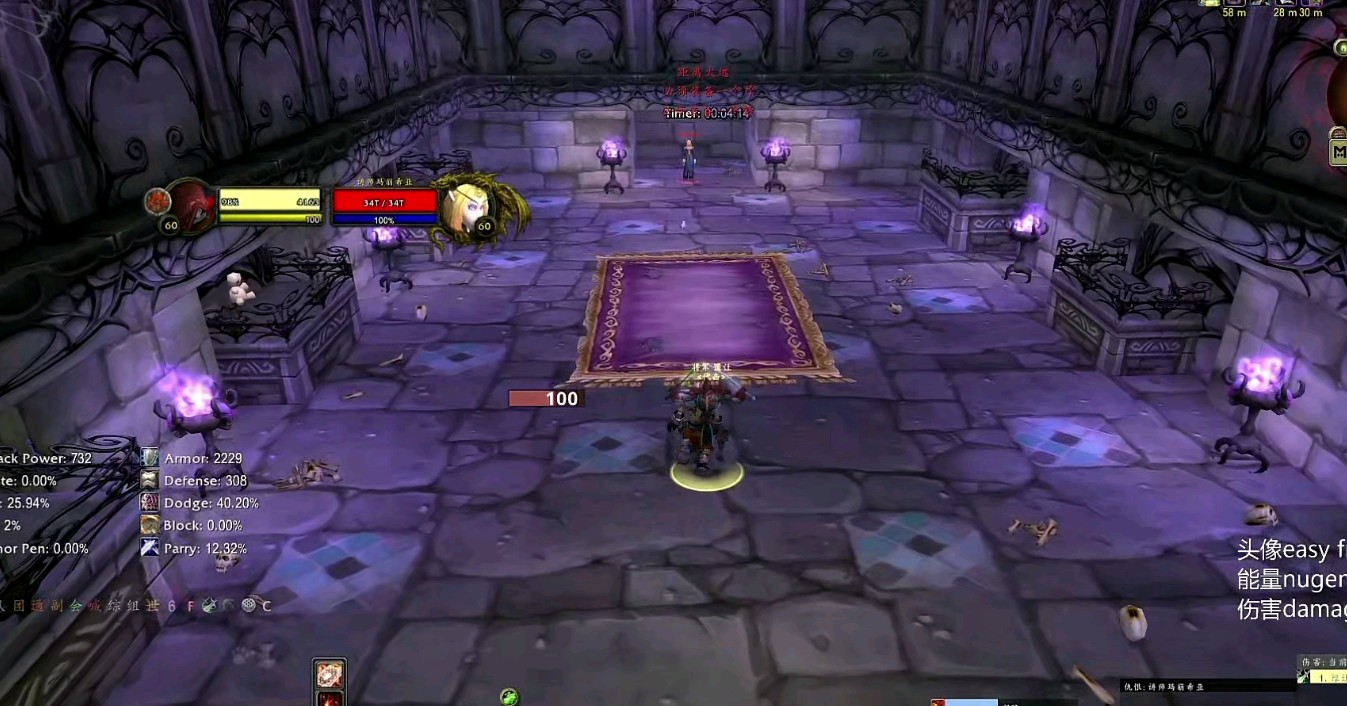
Task: Click the C chat shortcut button
Action: click(266, 606)
